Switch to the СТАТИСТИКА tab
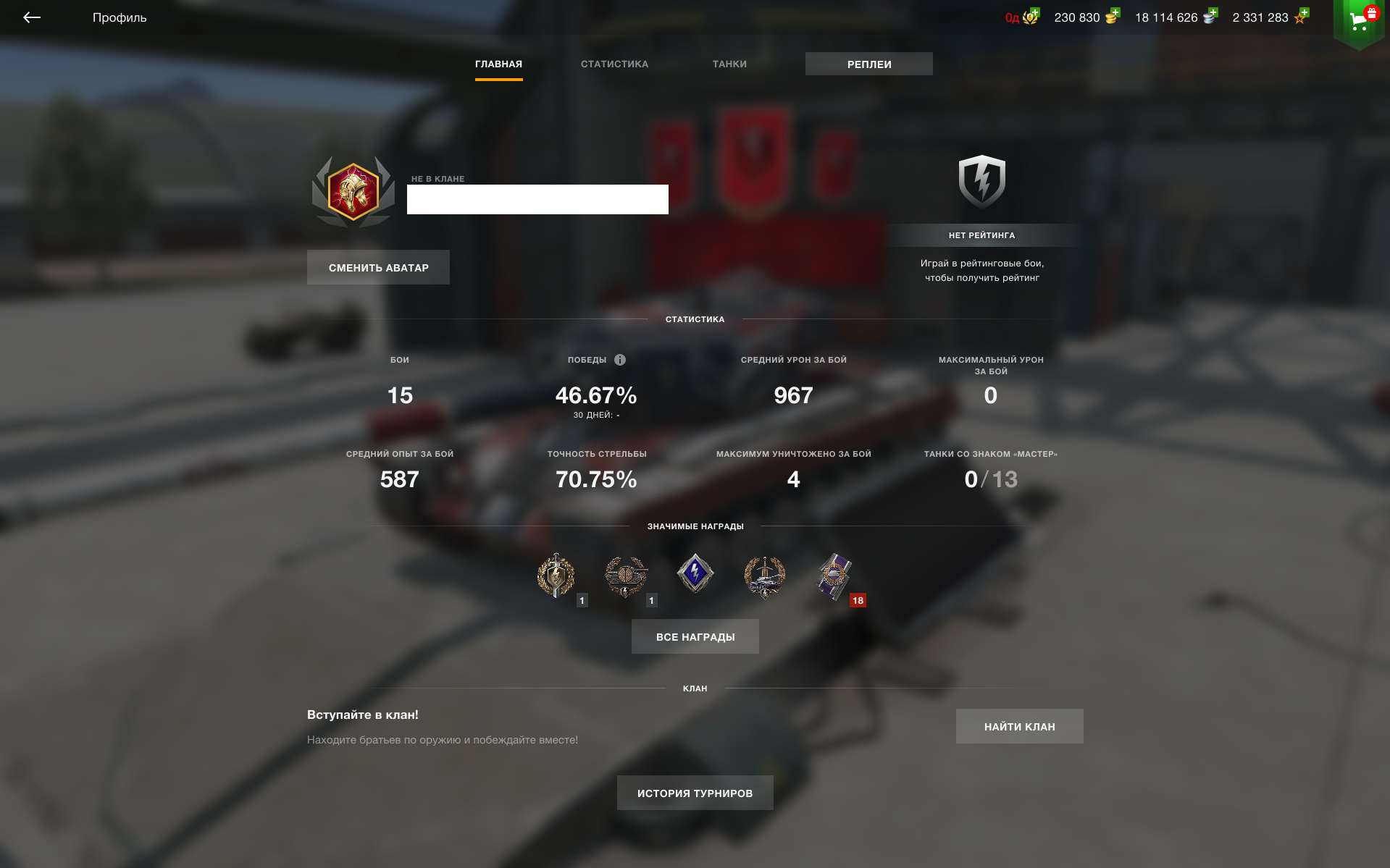Image resolution: width=1390 pixels, height=868 pixels. click(x=614, y=64)
